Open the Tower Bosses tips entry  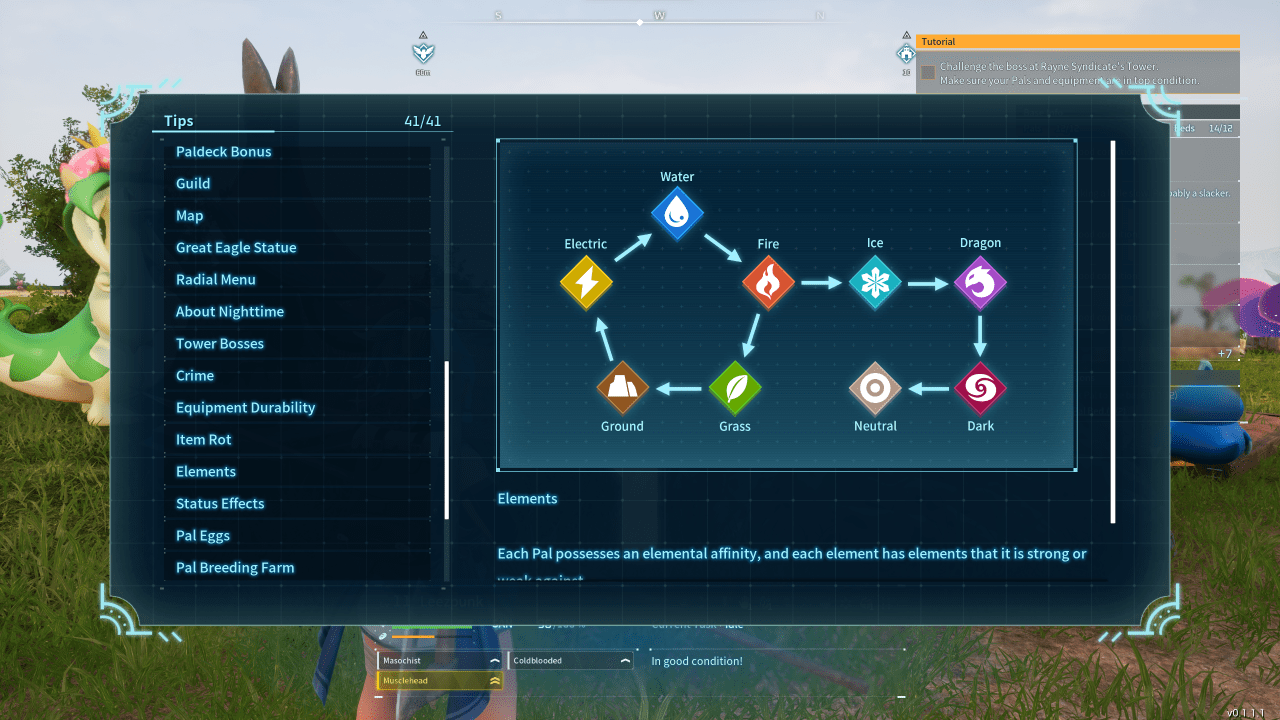(220, 343)
